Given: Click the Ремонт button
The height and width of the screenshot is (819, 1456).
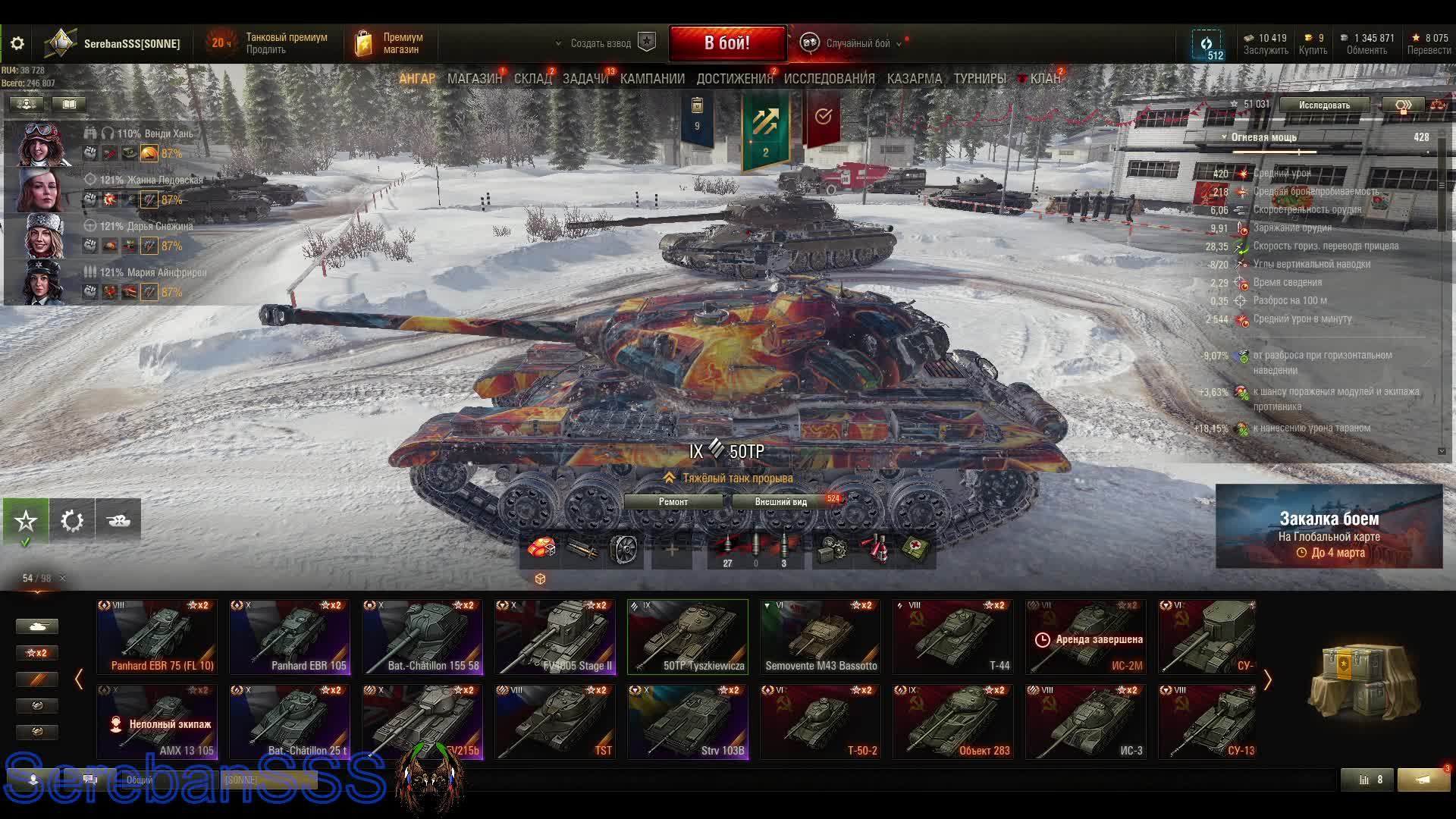Looking at the screenshot, I should [x=673, y=501].
